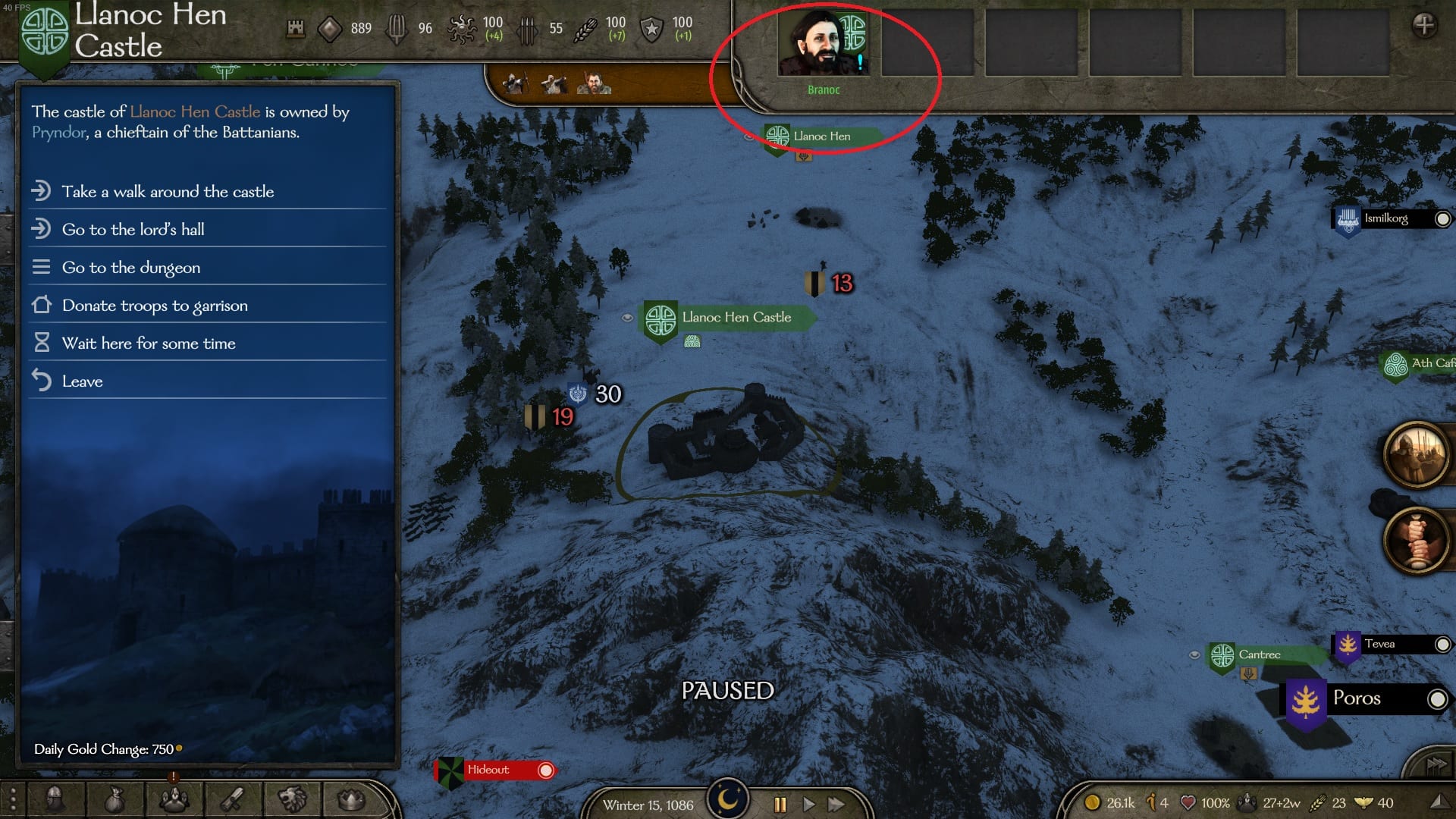Activate fast-forward time speed
Viewport: 1456px width, 819px height.
pos(836,805)
